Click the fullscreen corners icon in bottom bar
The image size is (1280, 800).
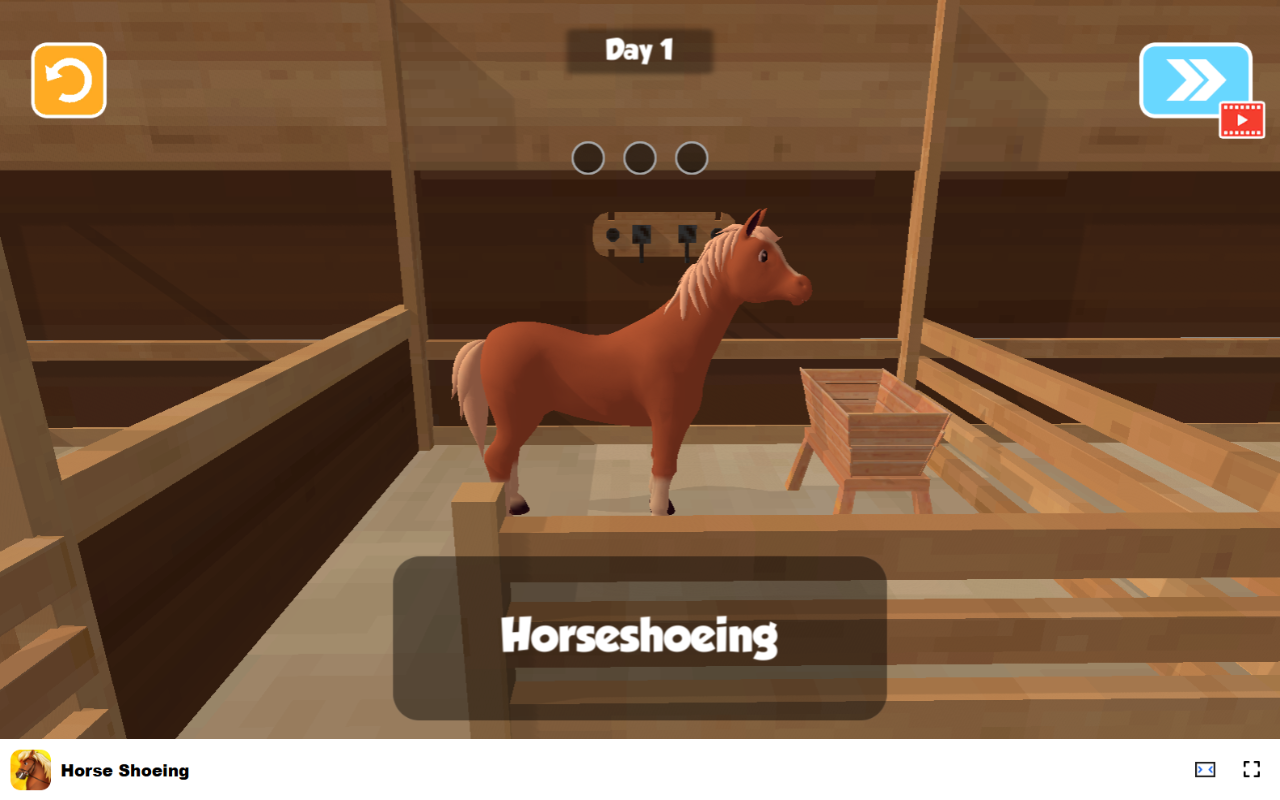pyautogui.click(x=1251, y=769)
